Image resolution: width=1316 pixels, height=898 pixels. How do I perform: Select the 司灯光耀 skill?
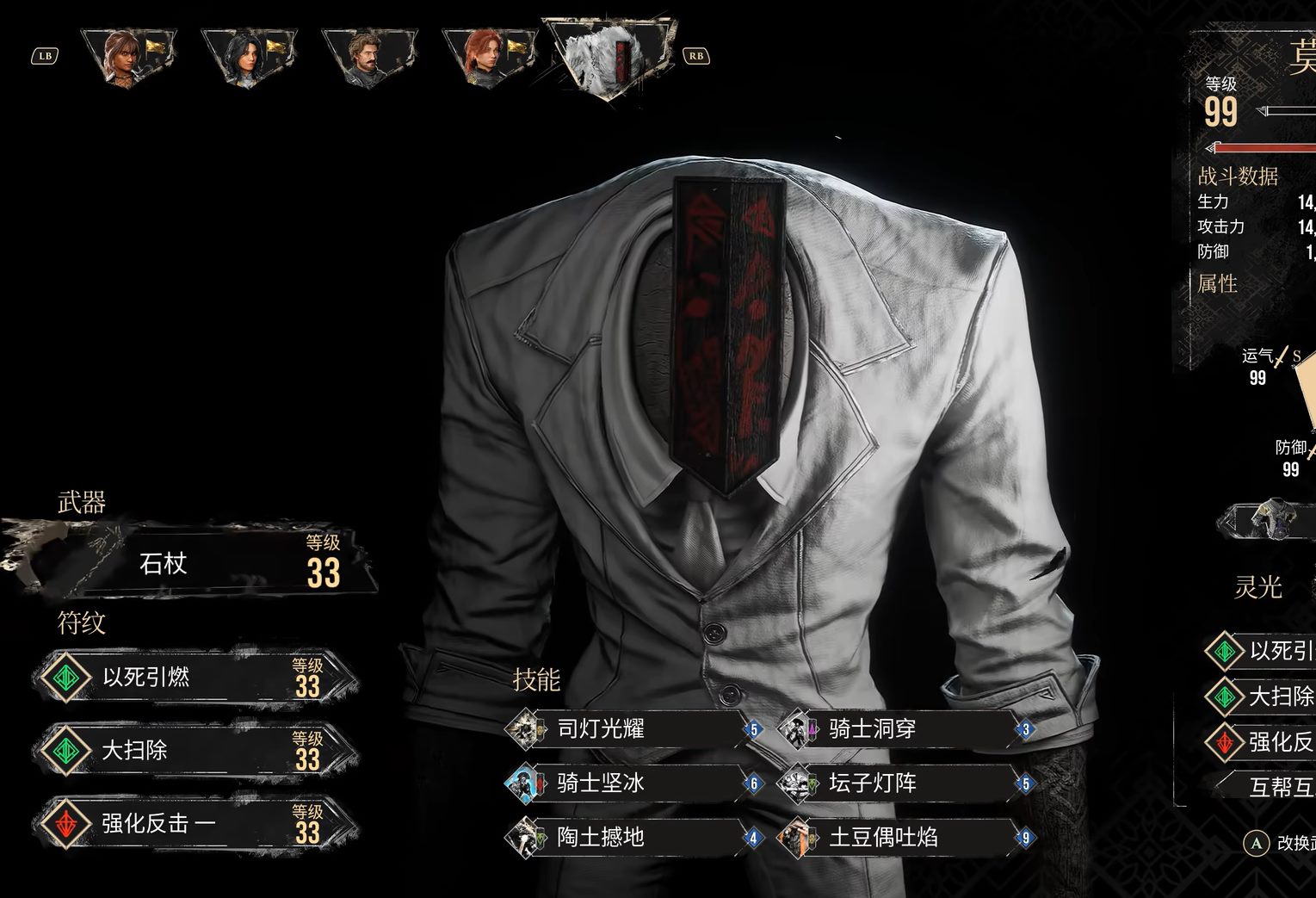(x=633, y=730)
